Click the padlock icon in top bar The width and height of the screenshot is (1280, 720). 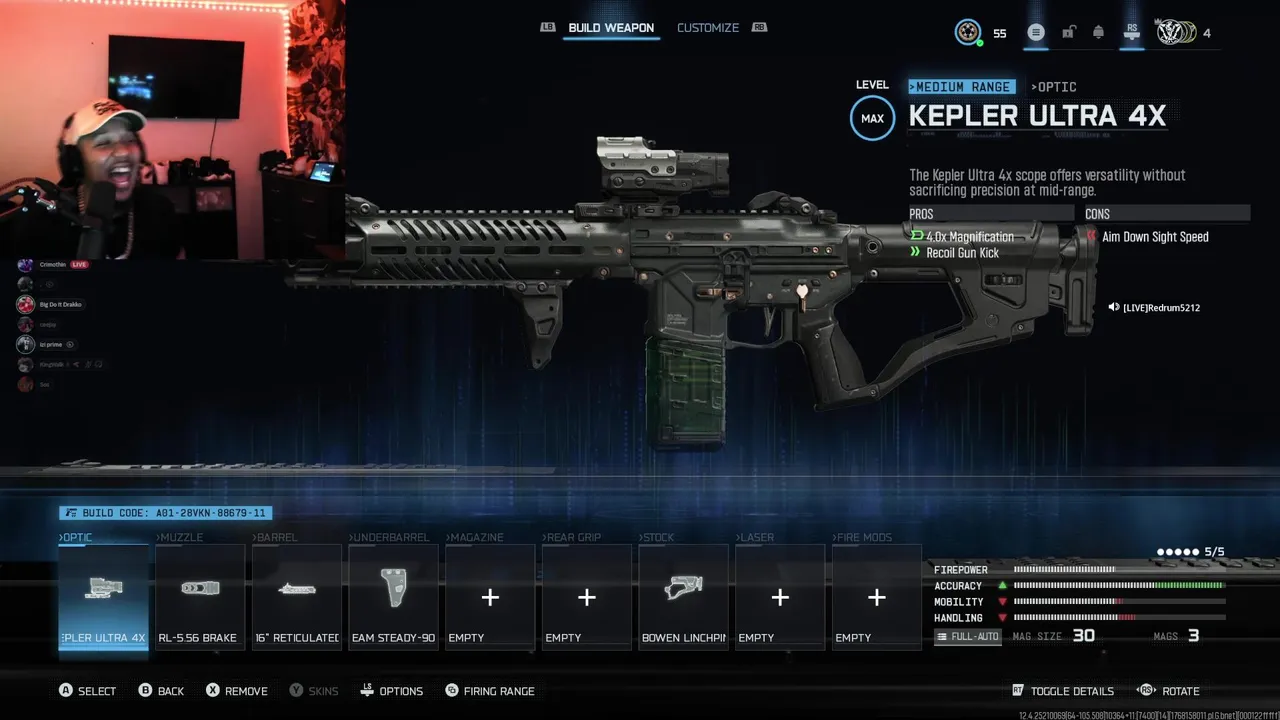coord(1068,33)
